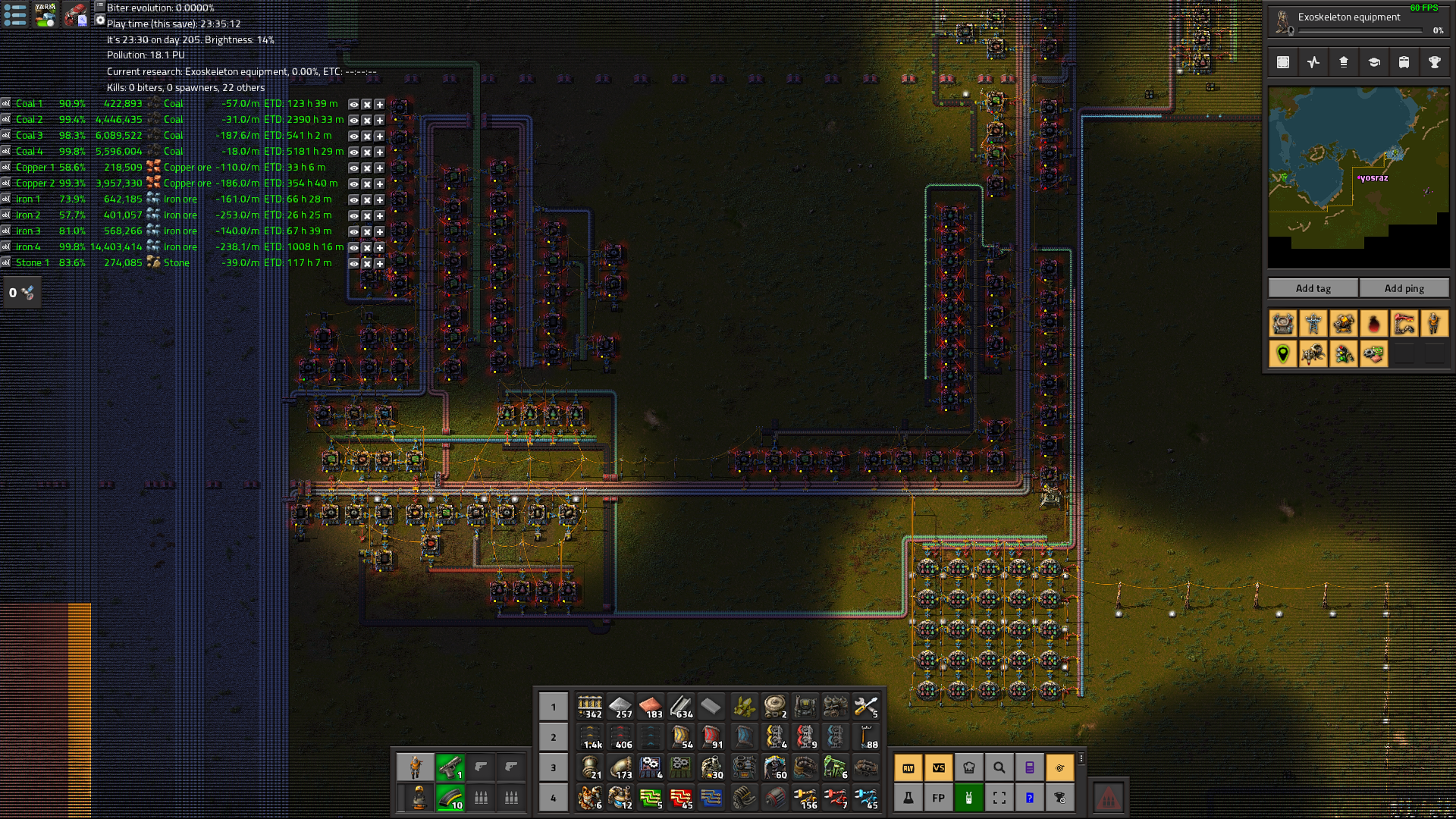The image size is (1456, 819).
Task: Open the achievements trophy button
Action: point(1434,63)
